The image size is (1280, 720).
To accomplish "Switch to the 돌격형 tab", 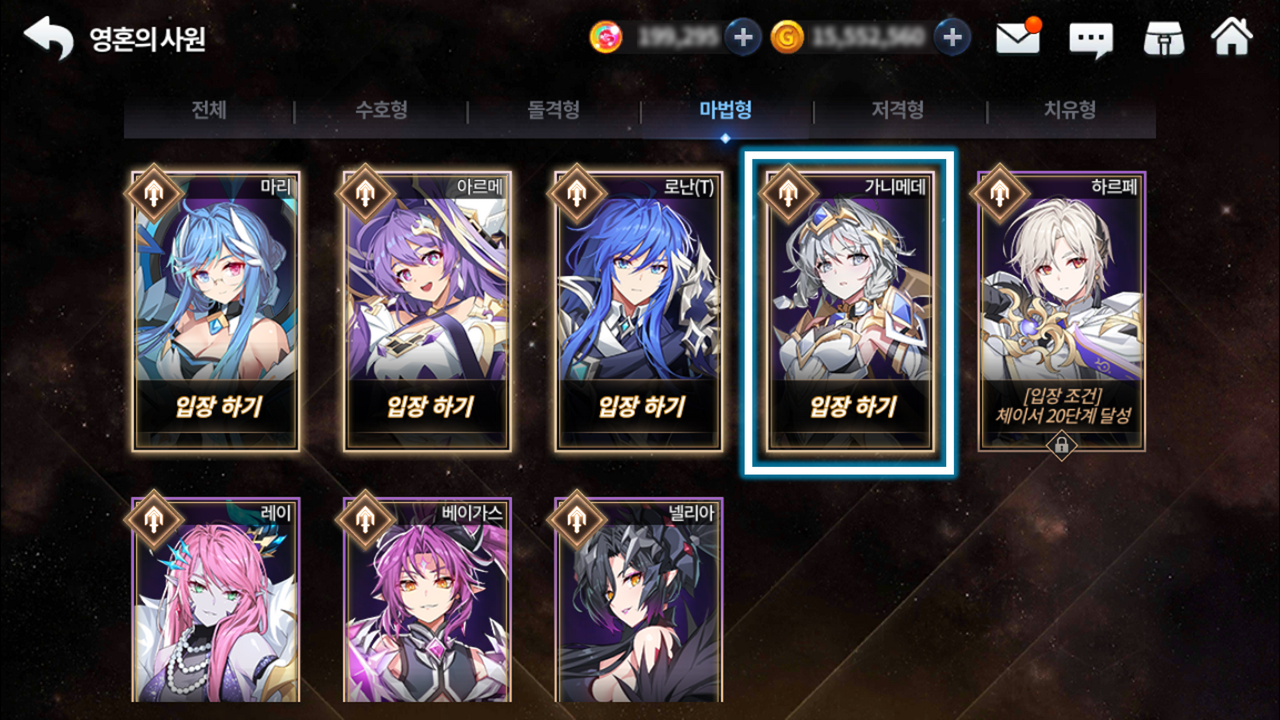I will coord(554,111).
